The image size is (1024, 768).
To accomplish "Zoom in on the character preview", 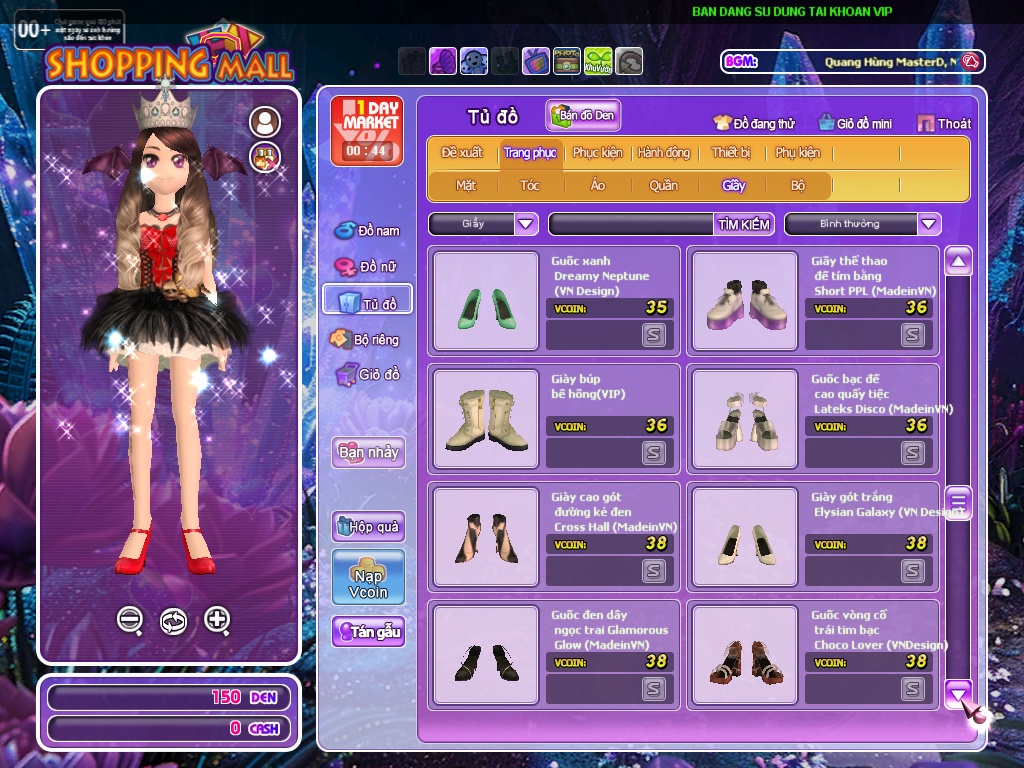I will [217, 620].
